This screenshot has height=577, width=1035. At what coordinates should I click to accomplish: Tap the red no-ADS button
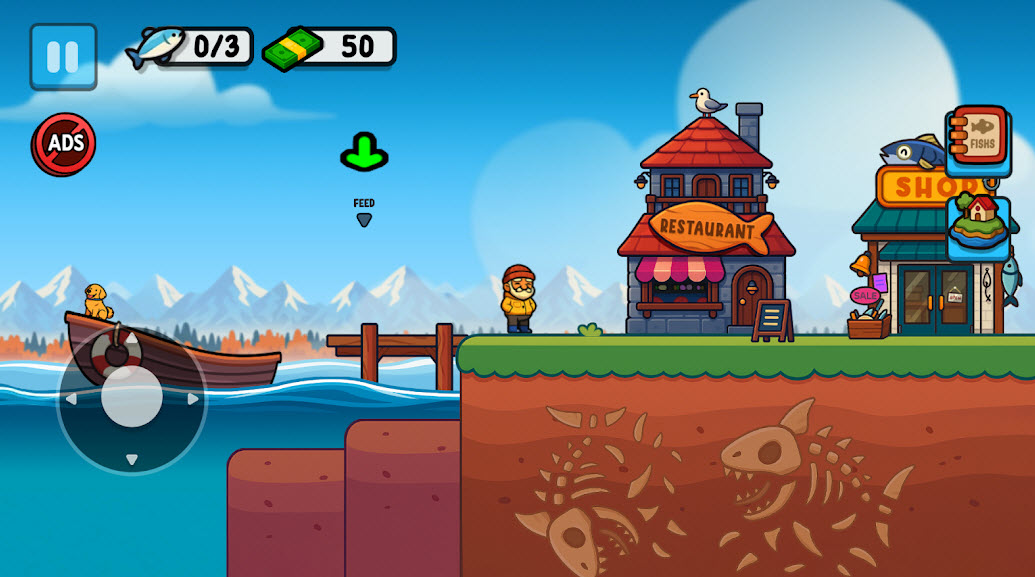coord(64,144)
